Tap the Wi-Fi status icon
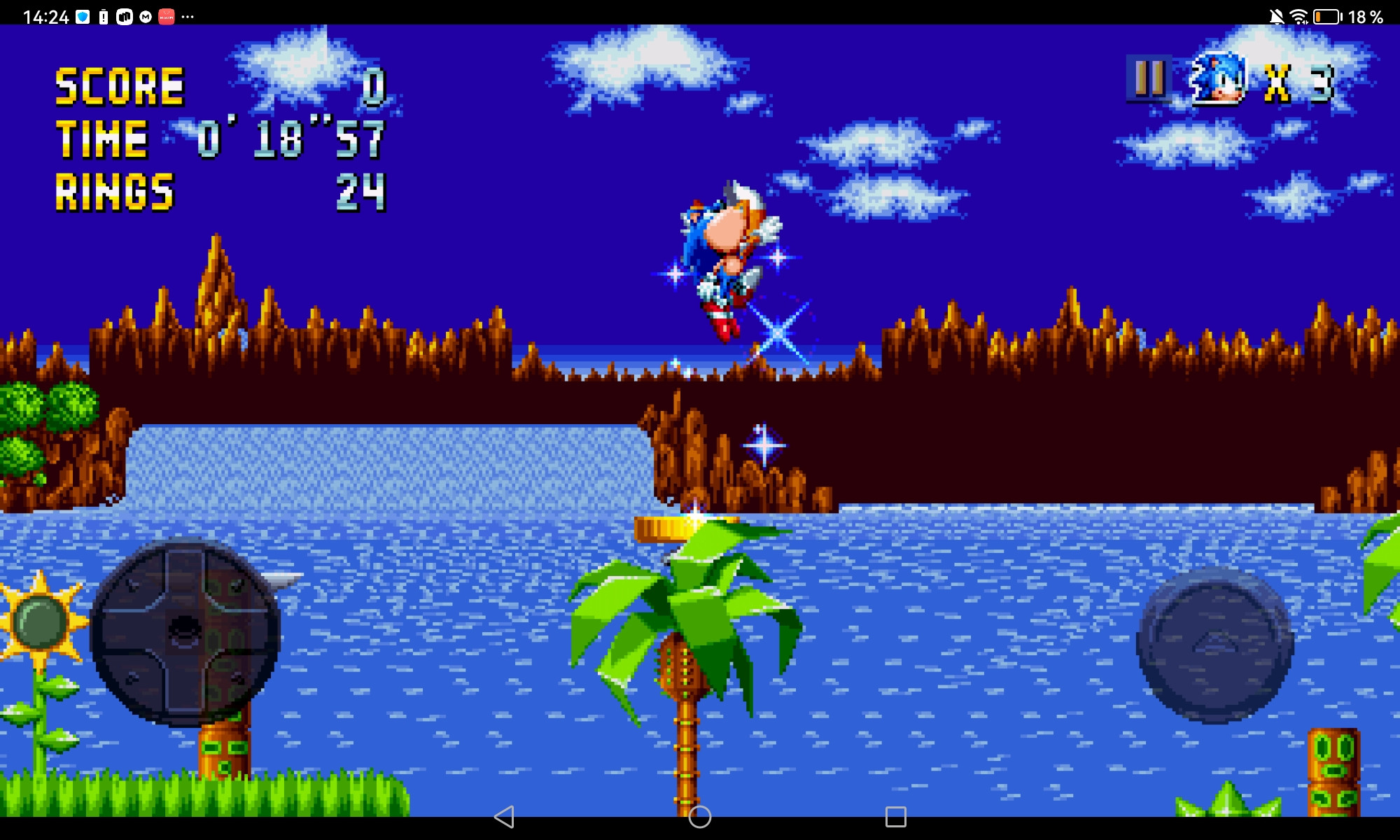1400x840 pixels. pyautogui.click(x=1298, y=15)
